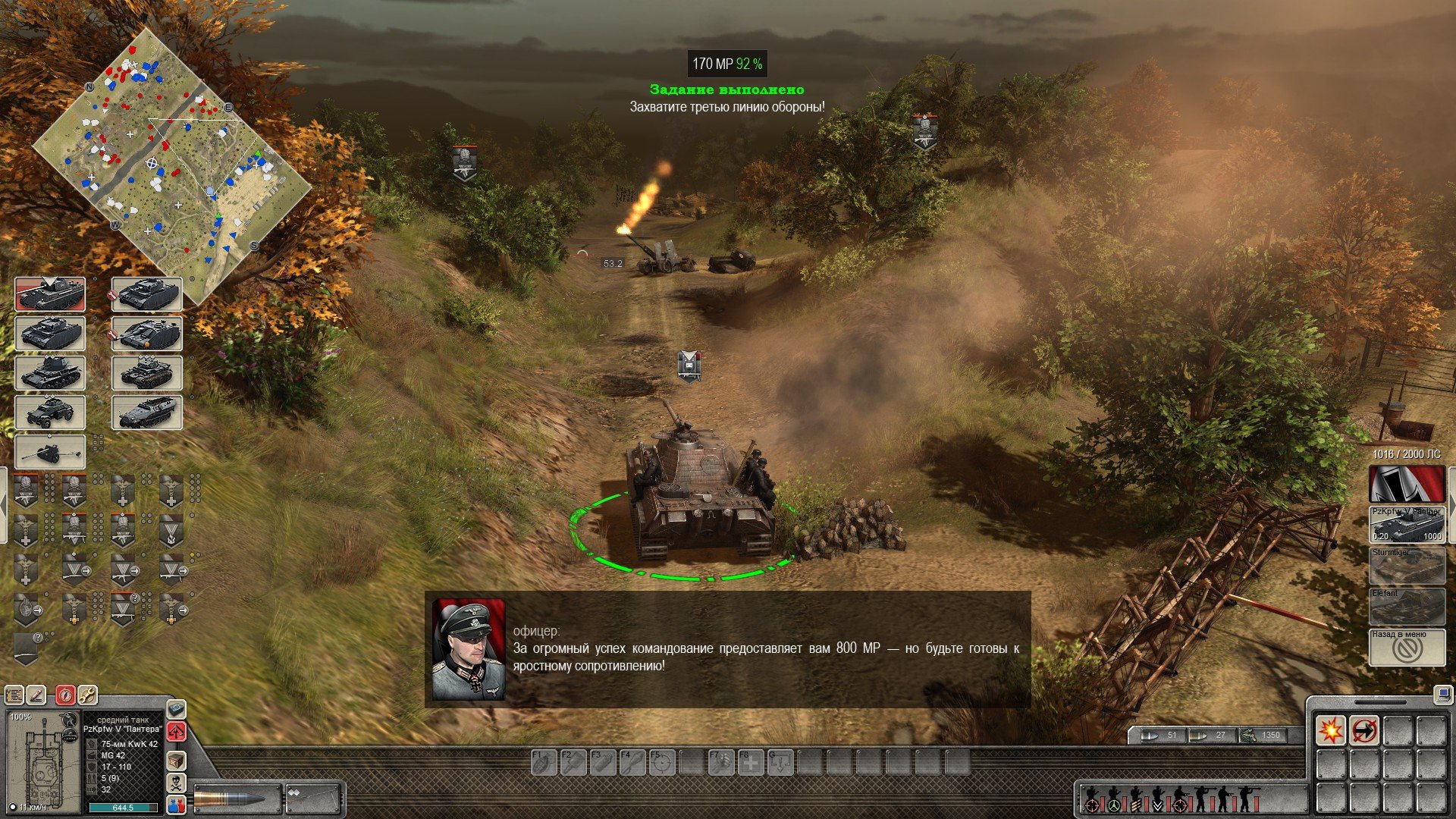Open the minimap in the top-left corner
Screen dimensions: 1456x819
[x=171, y=165]
